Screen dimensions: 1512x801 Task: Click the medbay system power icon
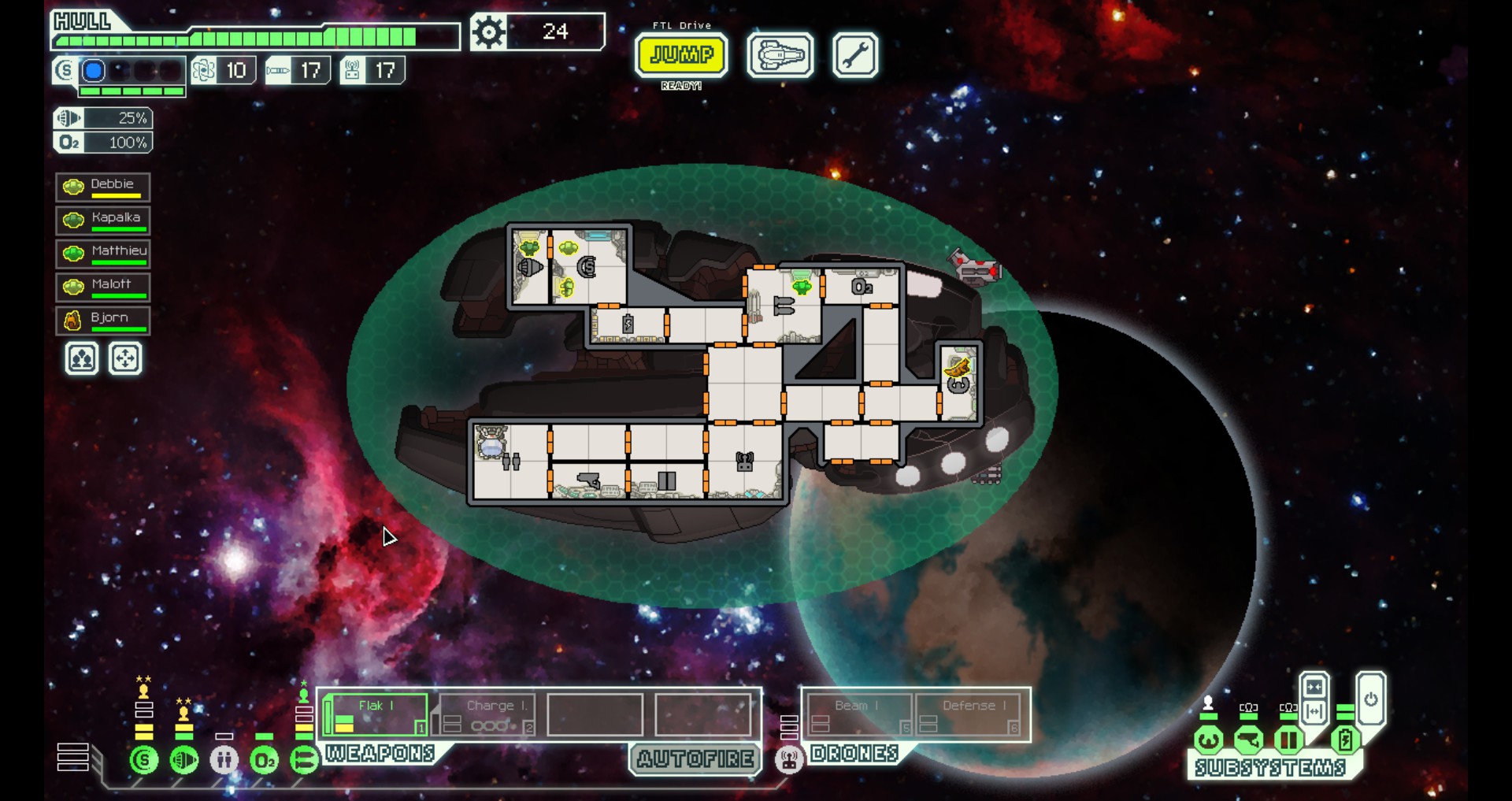[x=224, y=760]
